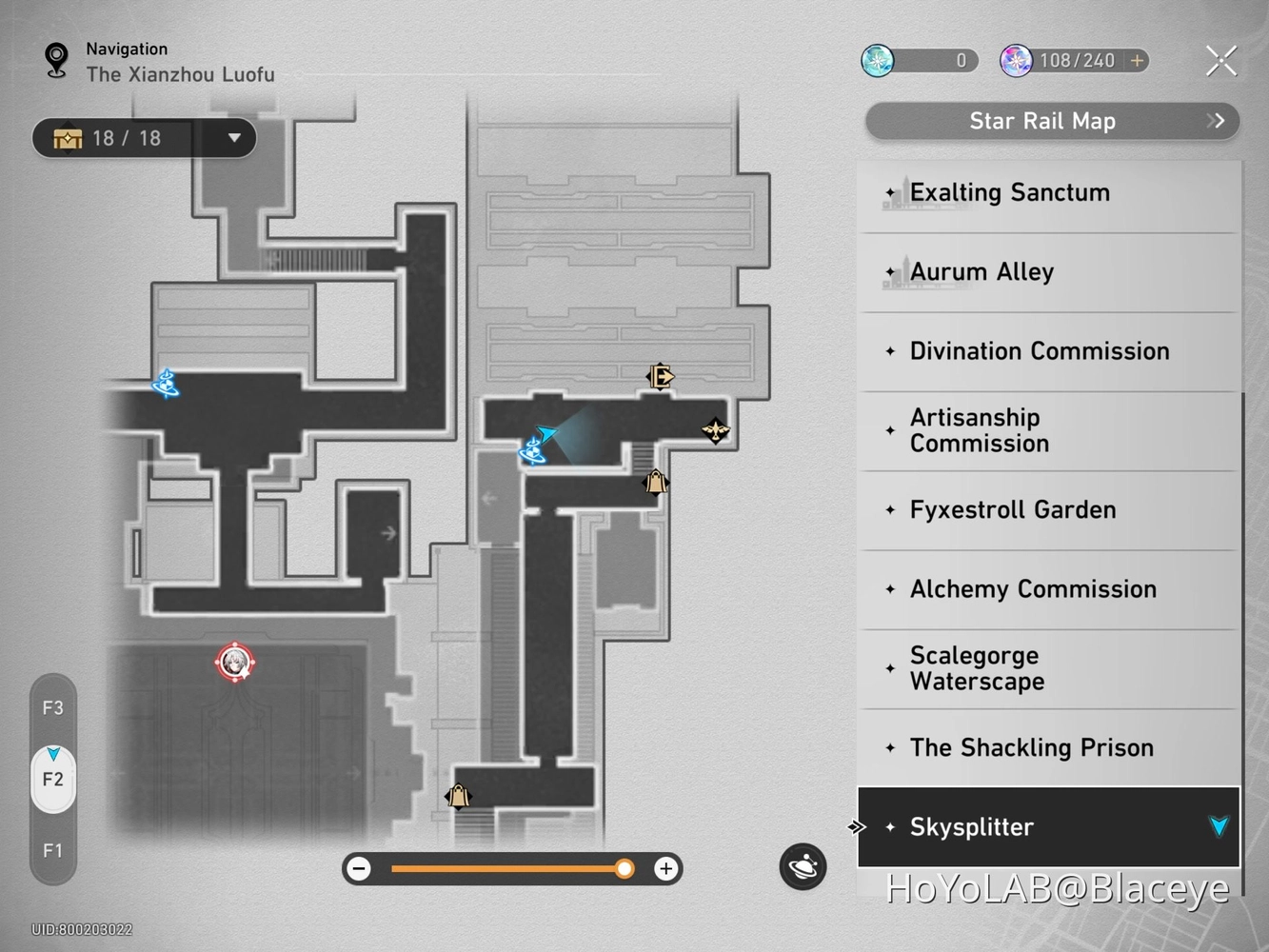Open planetary navigation via the planet icon
This screenshot has width=1269, height=952.
pyautogui.click(x=803, y=867)
